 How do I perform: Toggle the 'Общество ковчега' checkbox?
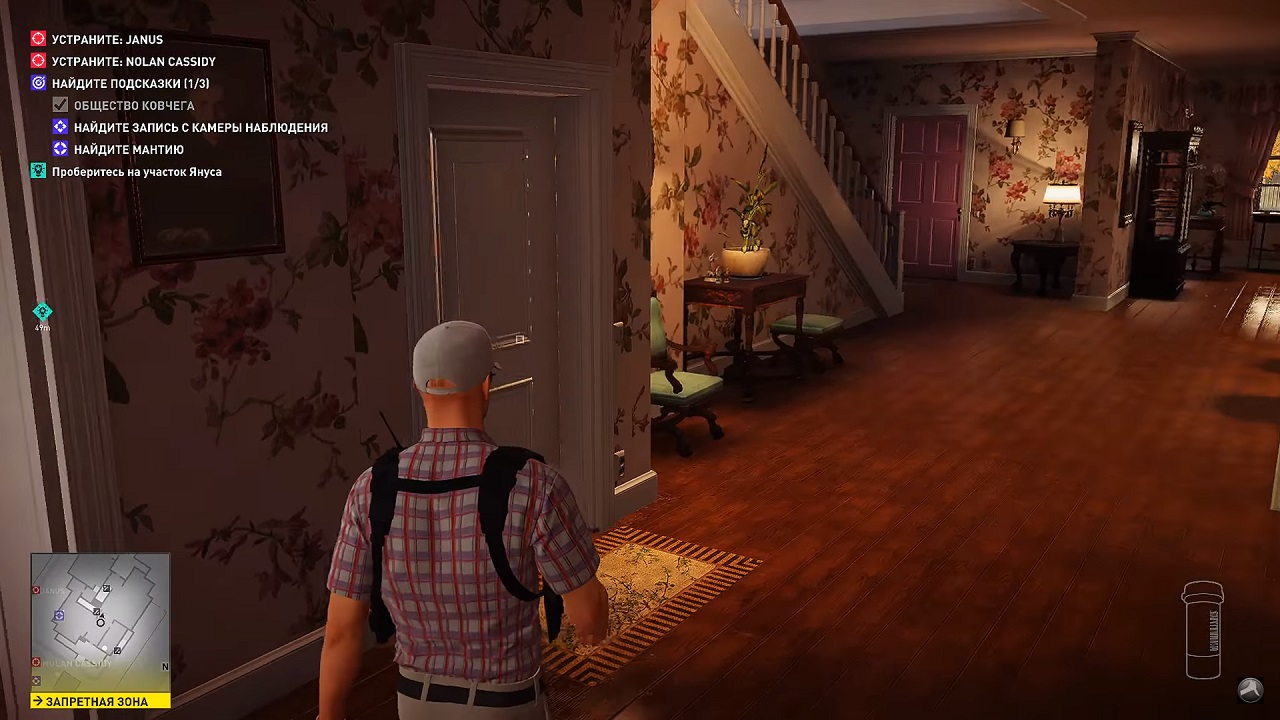click(x=60, y=105)
